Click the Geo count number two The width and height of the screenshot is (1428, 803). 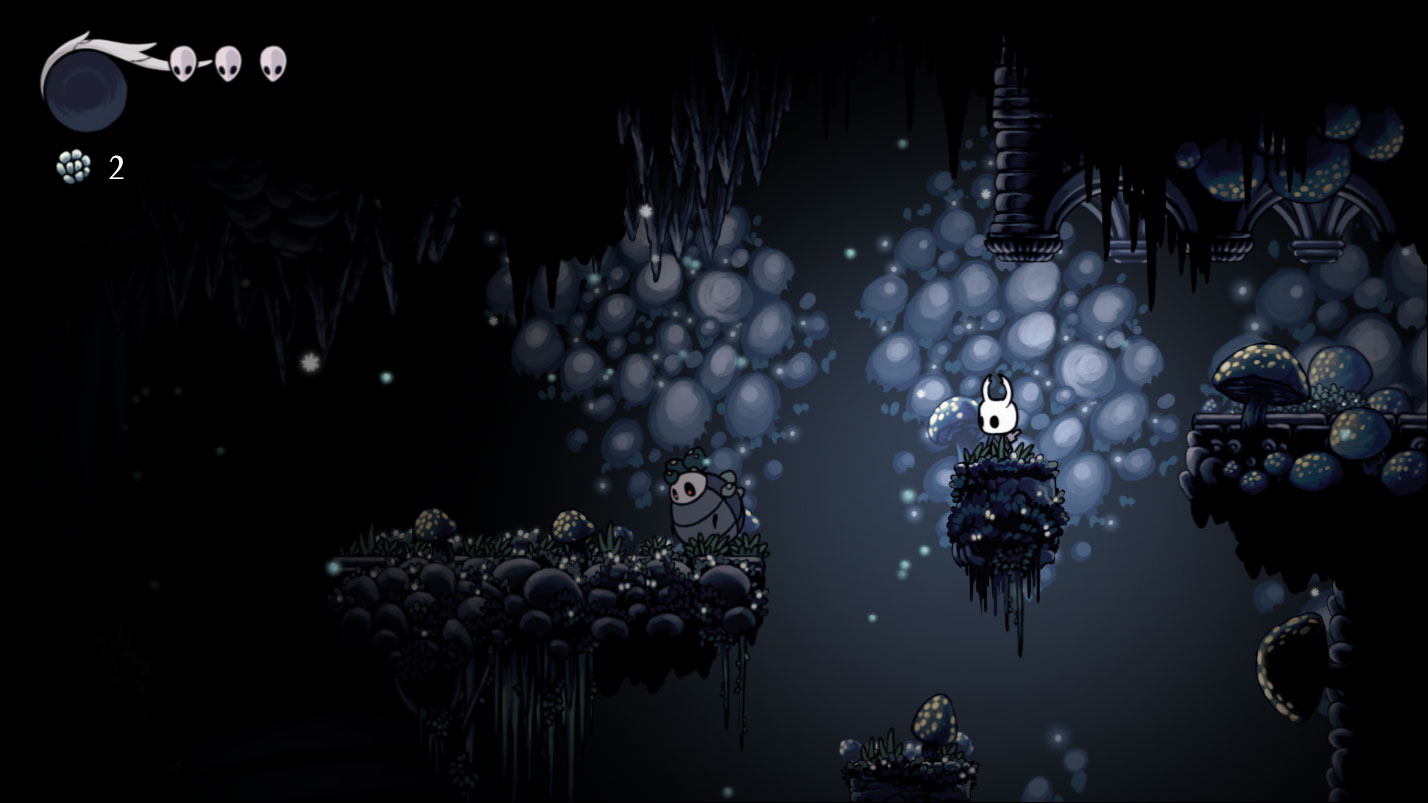(x=116, y=167)
